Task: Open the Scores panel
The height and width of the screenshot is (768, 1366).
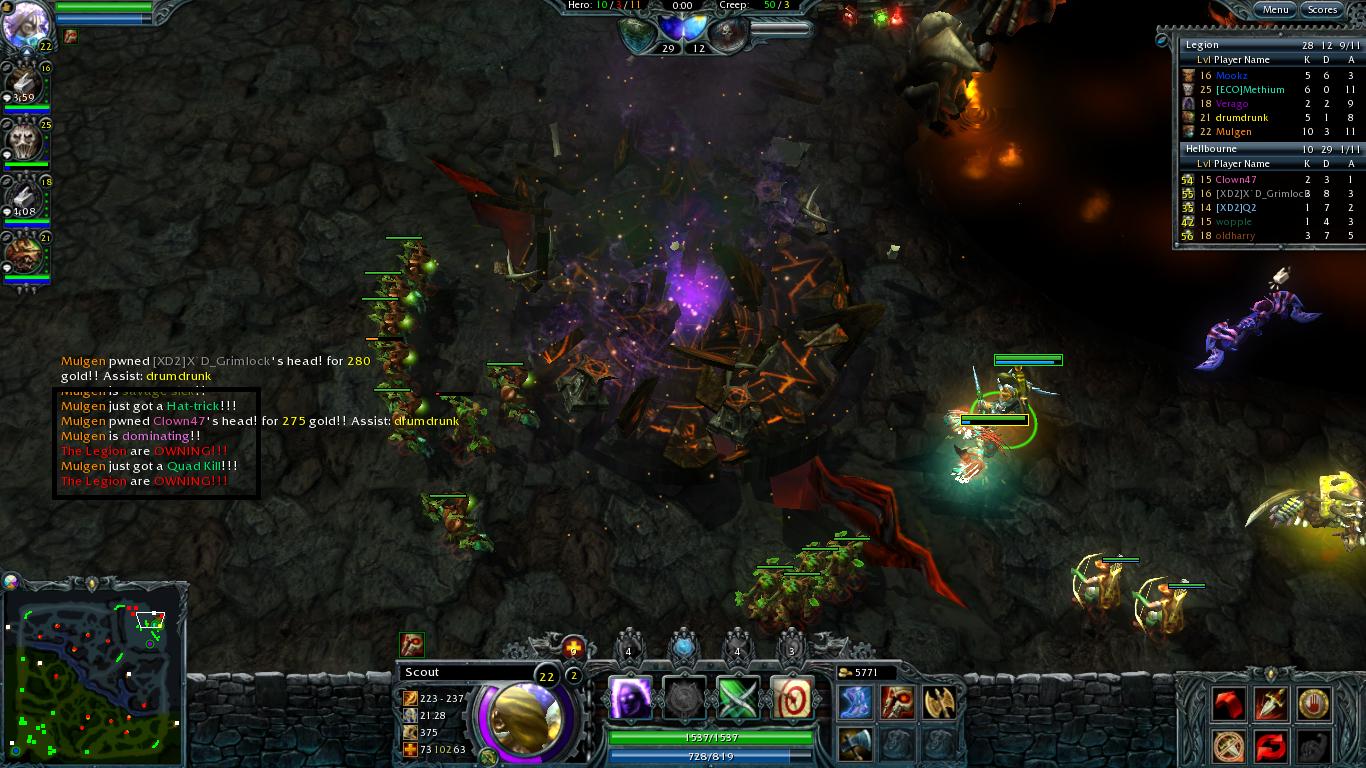Action: [1323, 9]
